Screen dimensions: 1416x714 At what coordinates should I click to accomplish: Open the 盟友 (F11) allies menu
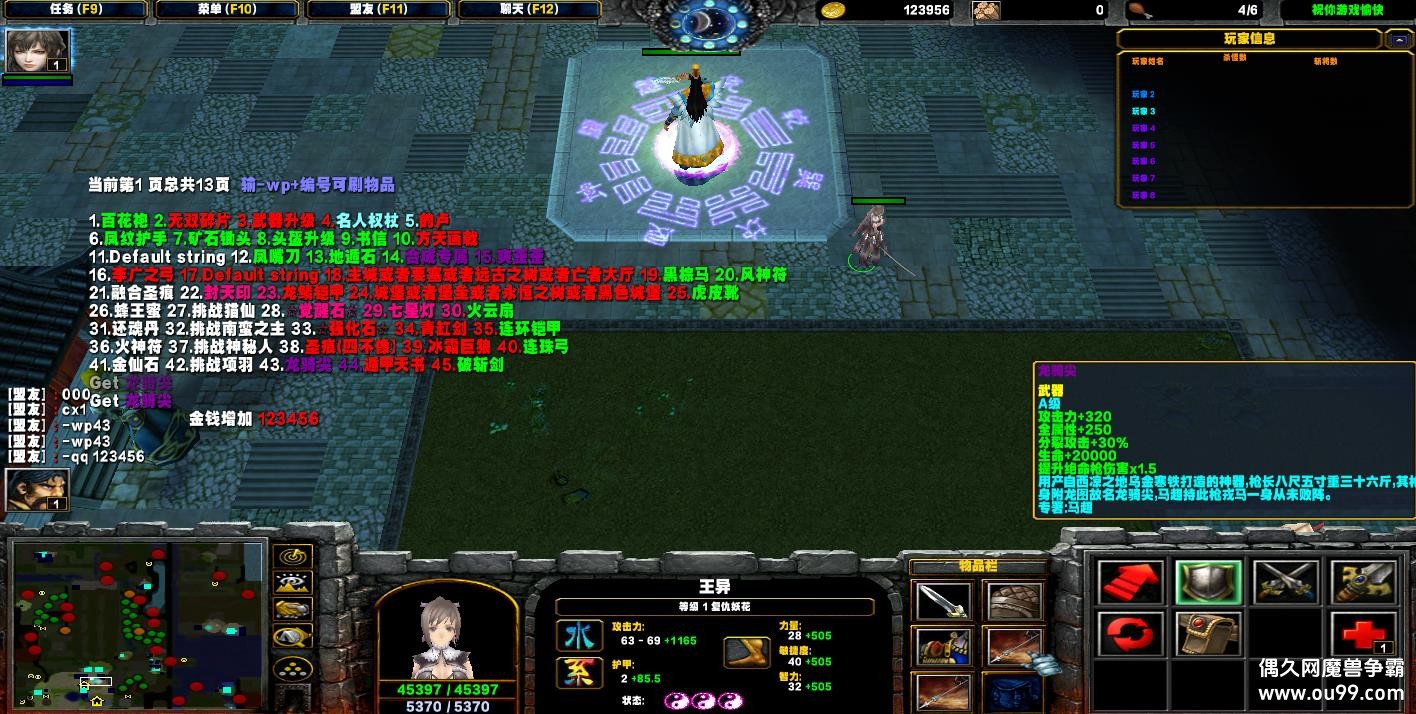pos(378,10)
